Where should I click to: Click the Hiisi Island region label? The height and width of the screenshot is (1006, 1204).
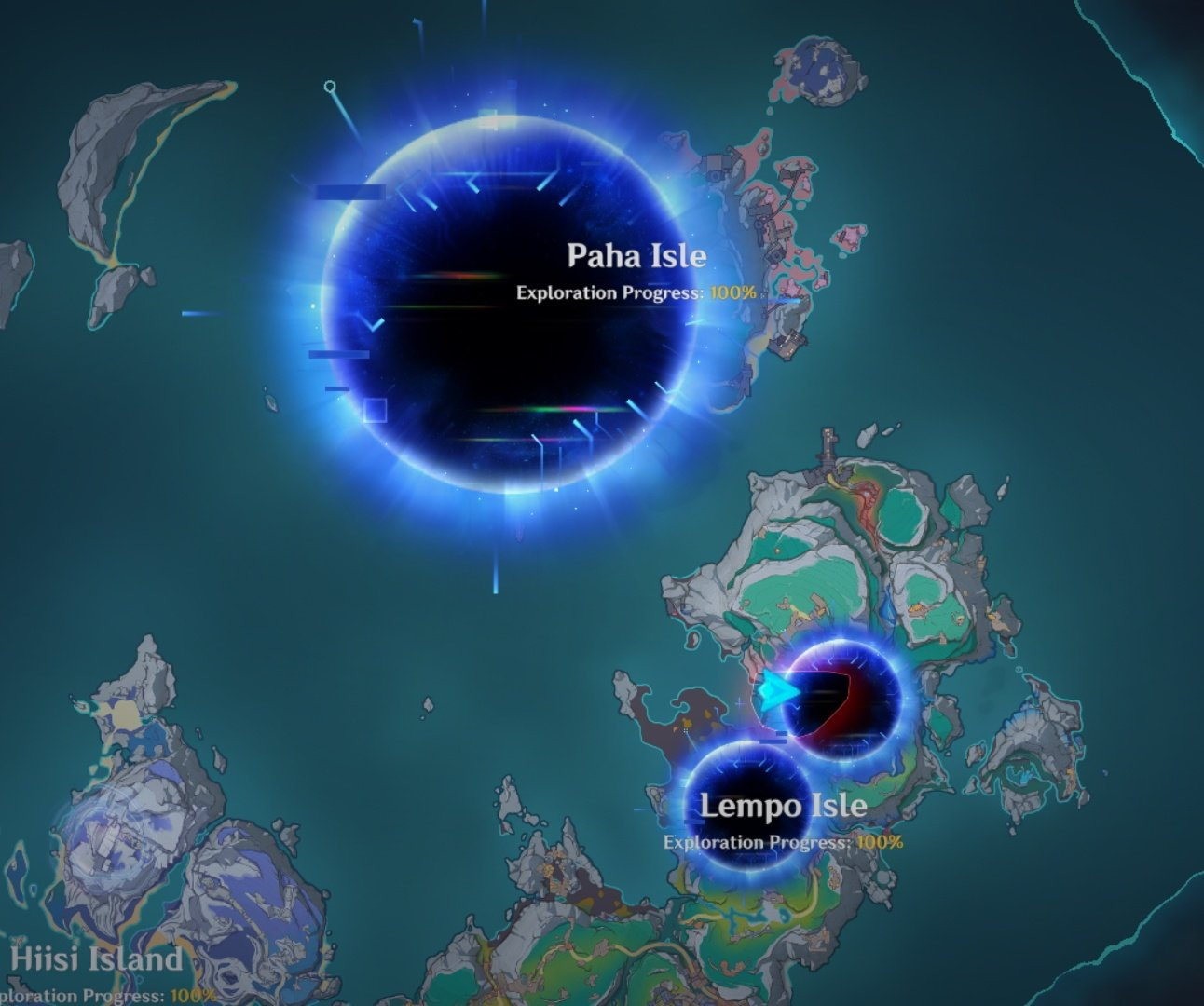point(96,958)
